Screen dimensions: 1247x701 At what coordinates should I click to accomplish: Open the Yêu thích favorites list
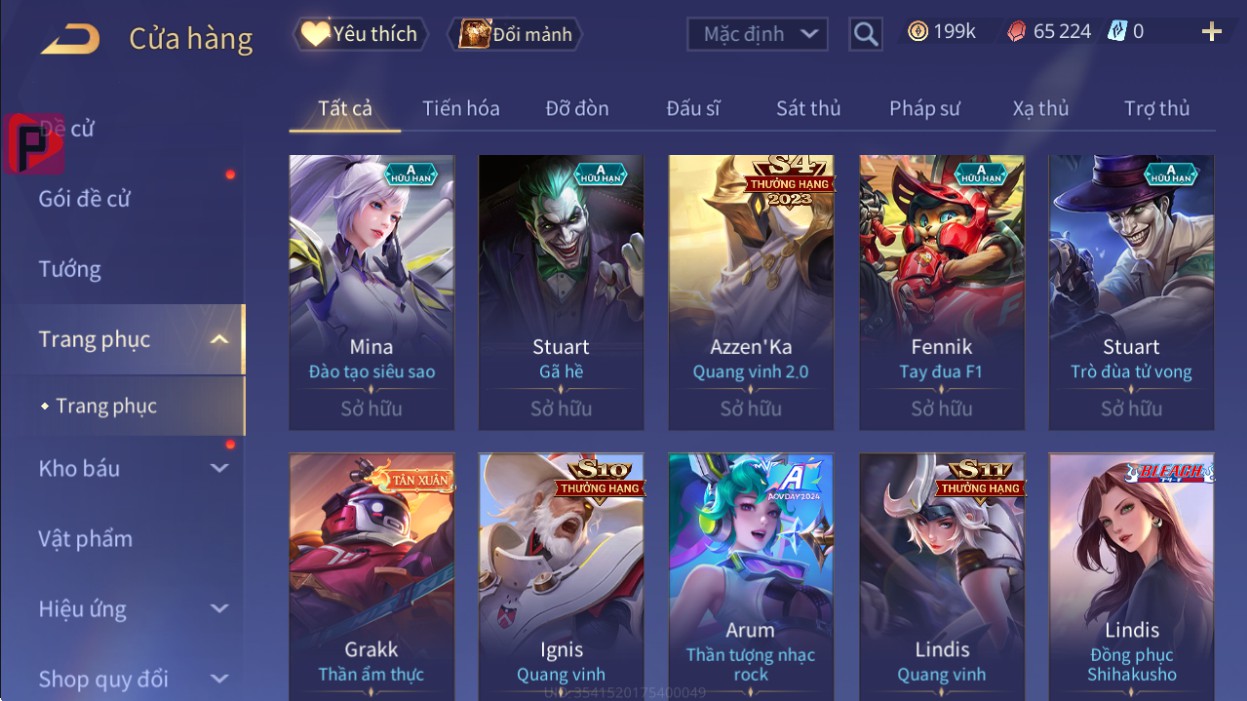pyautogui.click(x=360, y=34)
